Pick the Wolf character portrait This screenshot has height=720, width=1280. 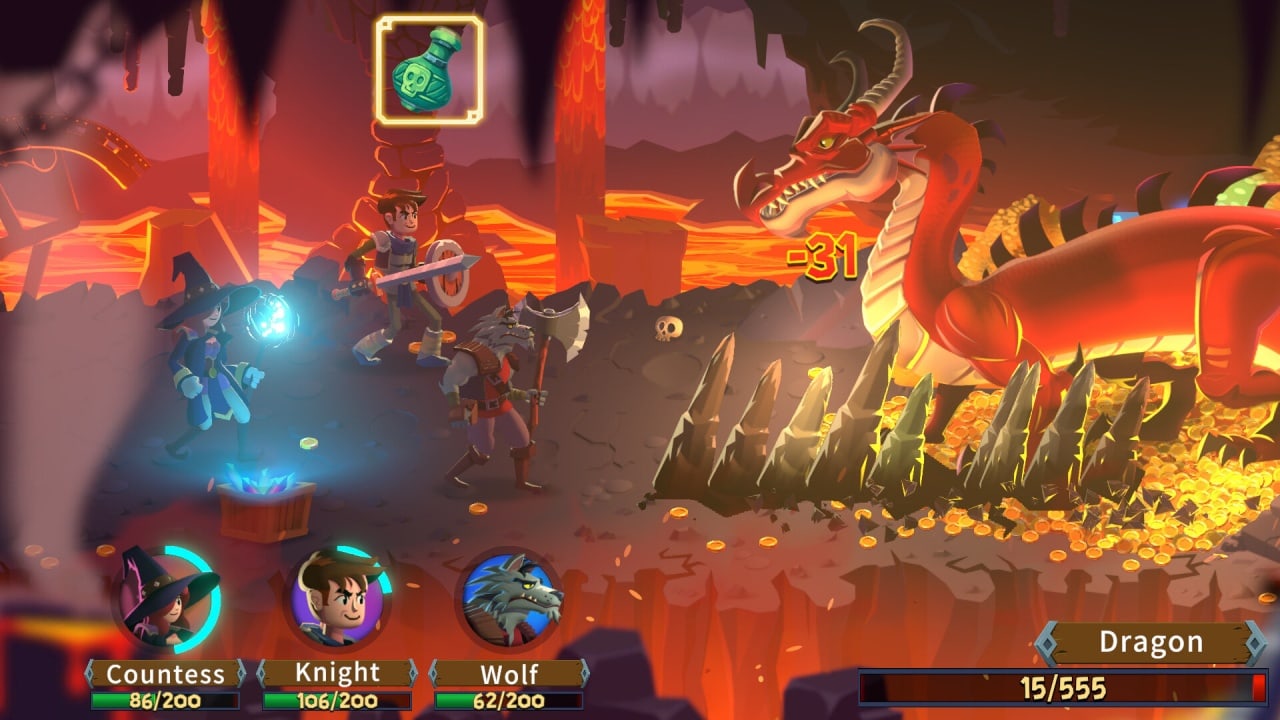pos(510,600)
